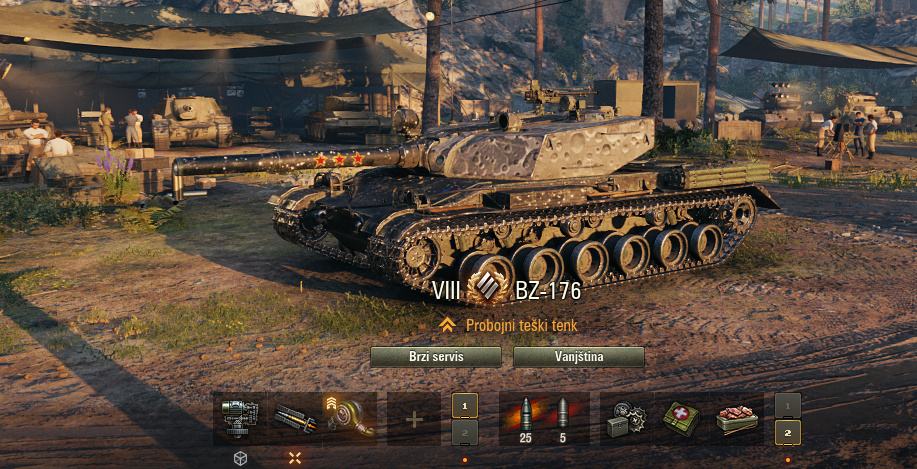Image resolution: width=917 pixels, height=469 pixels.
Task: Select the turbocharger equipment slot
Action: click(x=349, y=417)
